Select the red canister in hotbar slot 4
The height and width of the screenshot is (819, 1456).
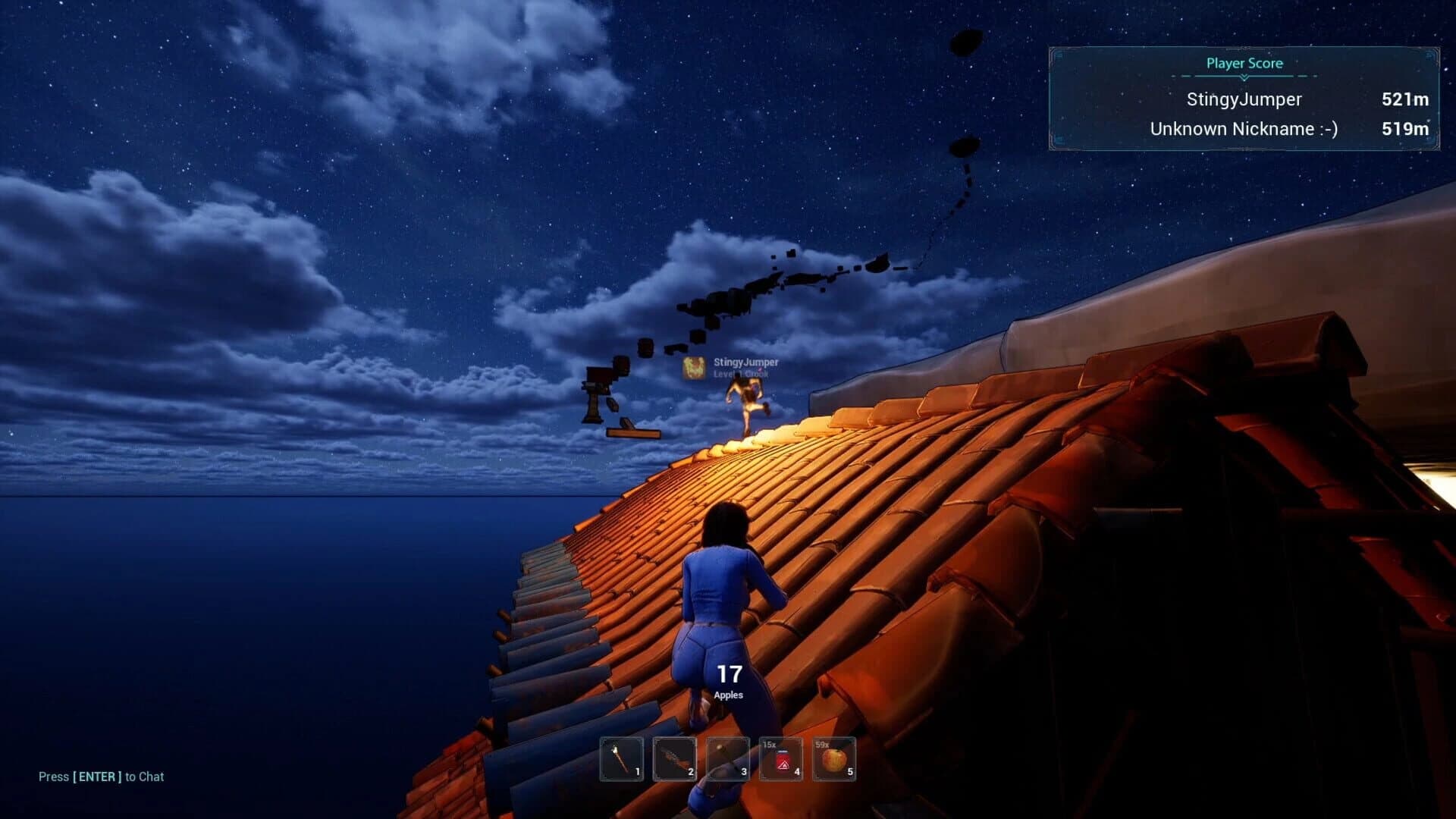[x=781, y=758]
